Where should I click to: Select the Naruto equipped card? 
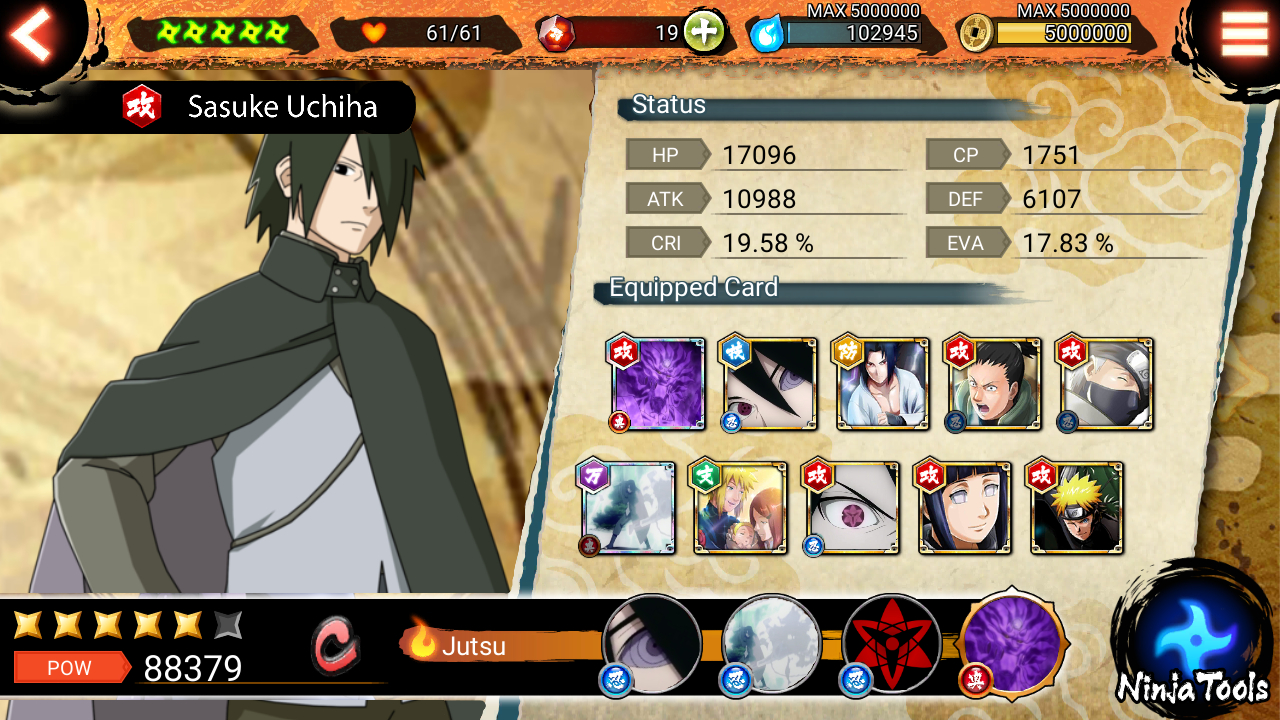pos(1076,508)
